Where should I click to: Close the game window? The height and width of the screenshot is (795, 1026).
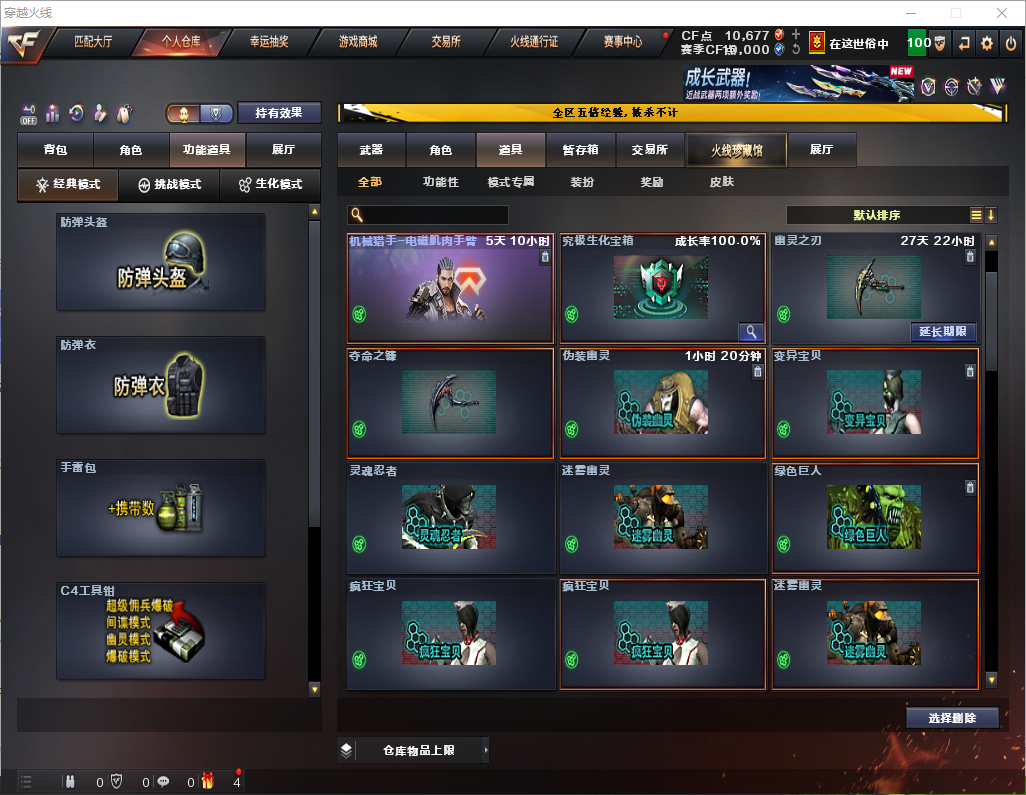[x=1002, y=13]
